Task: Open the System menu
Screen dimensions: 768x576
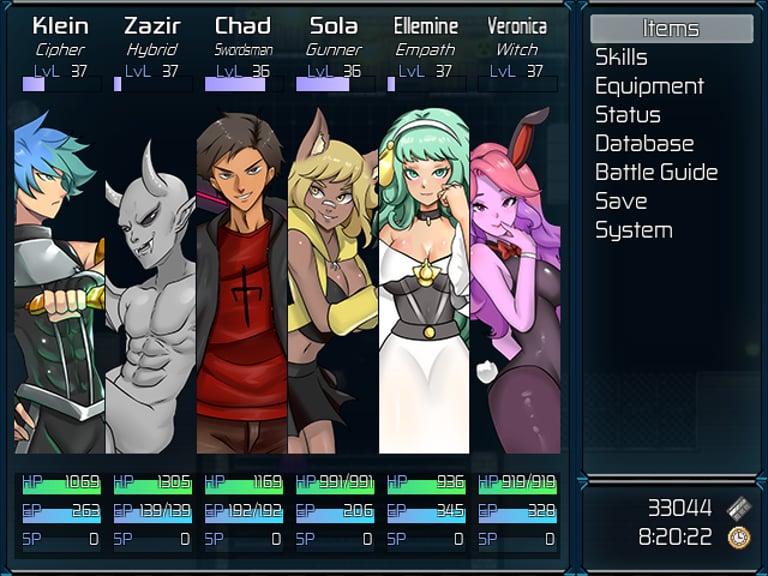Action: pos(633,230)
